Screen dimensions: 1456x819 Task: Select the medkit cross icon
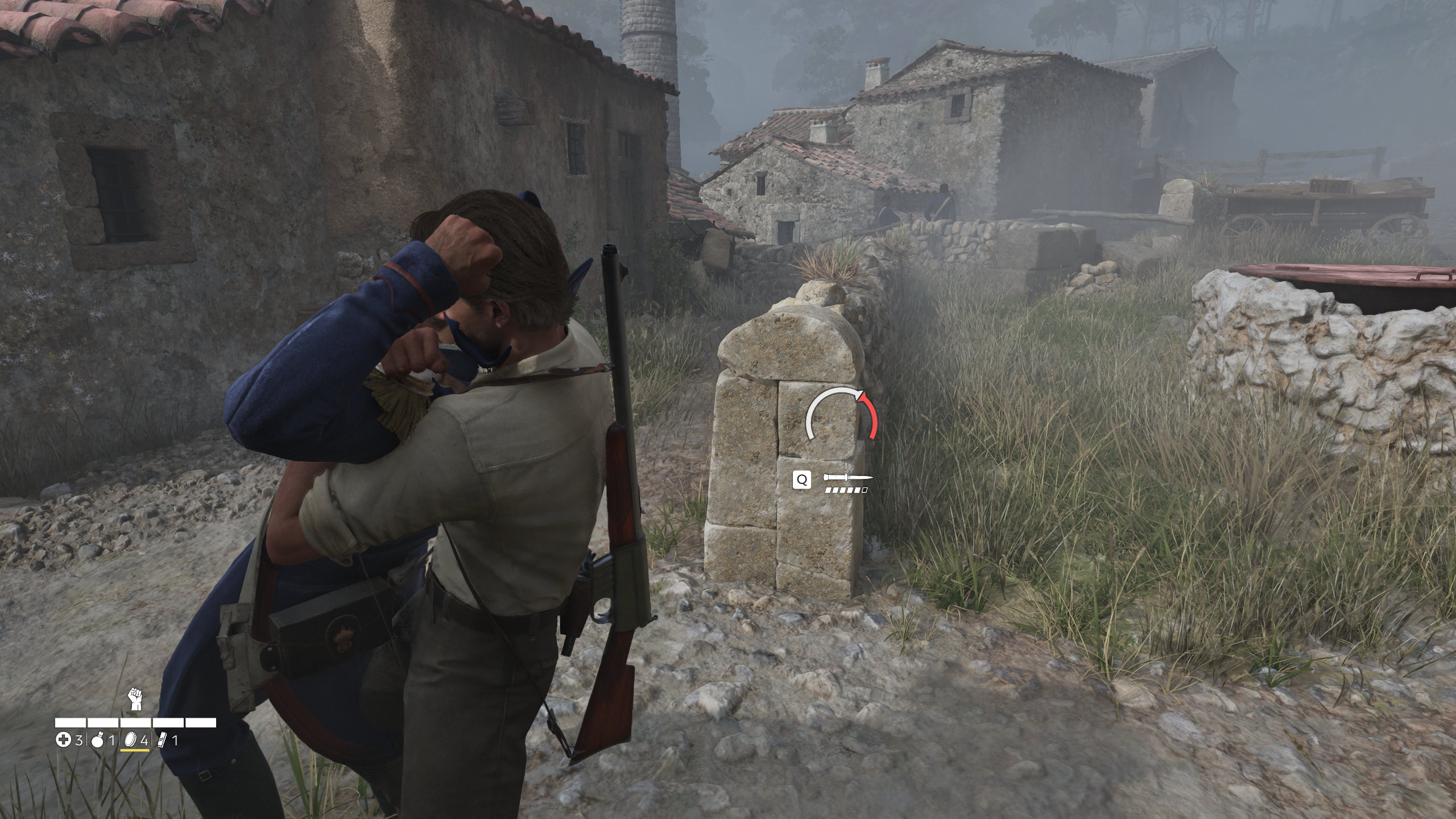[63, 740]
